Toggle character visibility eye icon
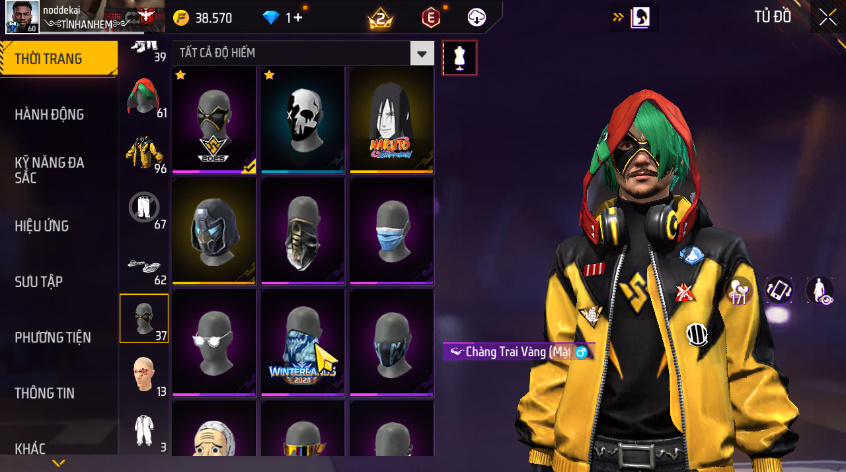Image resolution: width=846 pixels, height=472 pixels. click(x=820, y=291)
